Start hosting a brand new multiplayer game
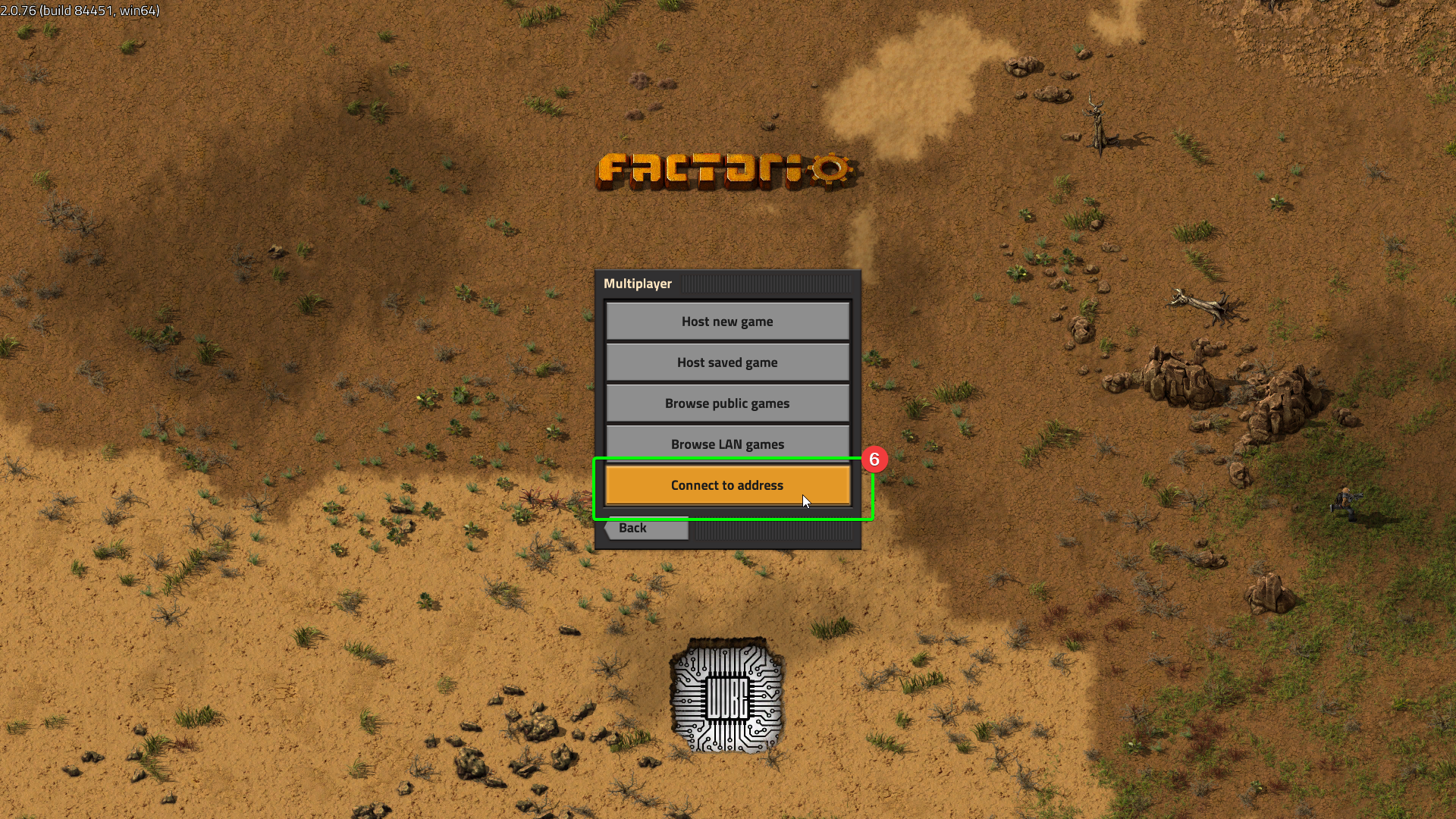This screenshot has height=819, width=1456. click(727, 321)
